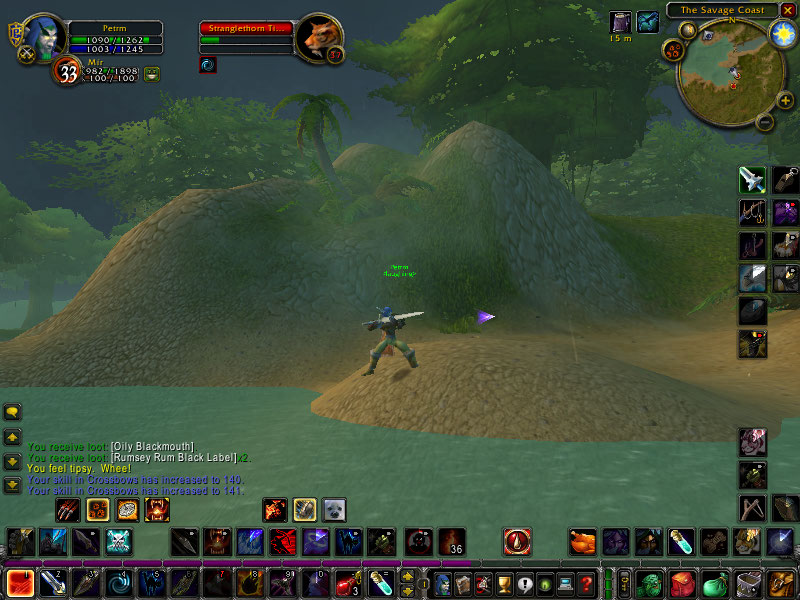Use the fishing pole icon in the side bar

click(753, 213)
